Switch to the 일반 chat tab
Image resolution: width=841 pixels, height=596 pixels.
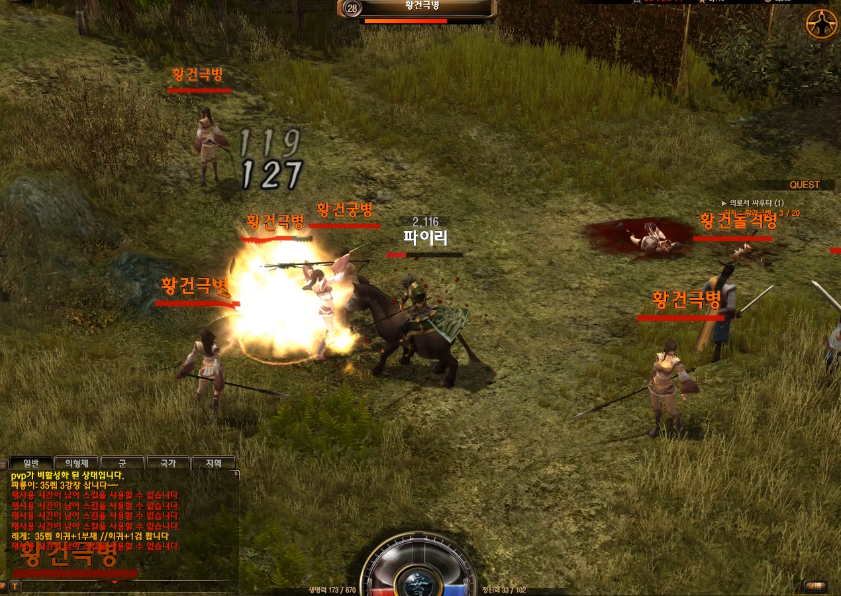(30, 463)
